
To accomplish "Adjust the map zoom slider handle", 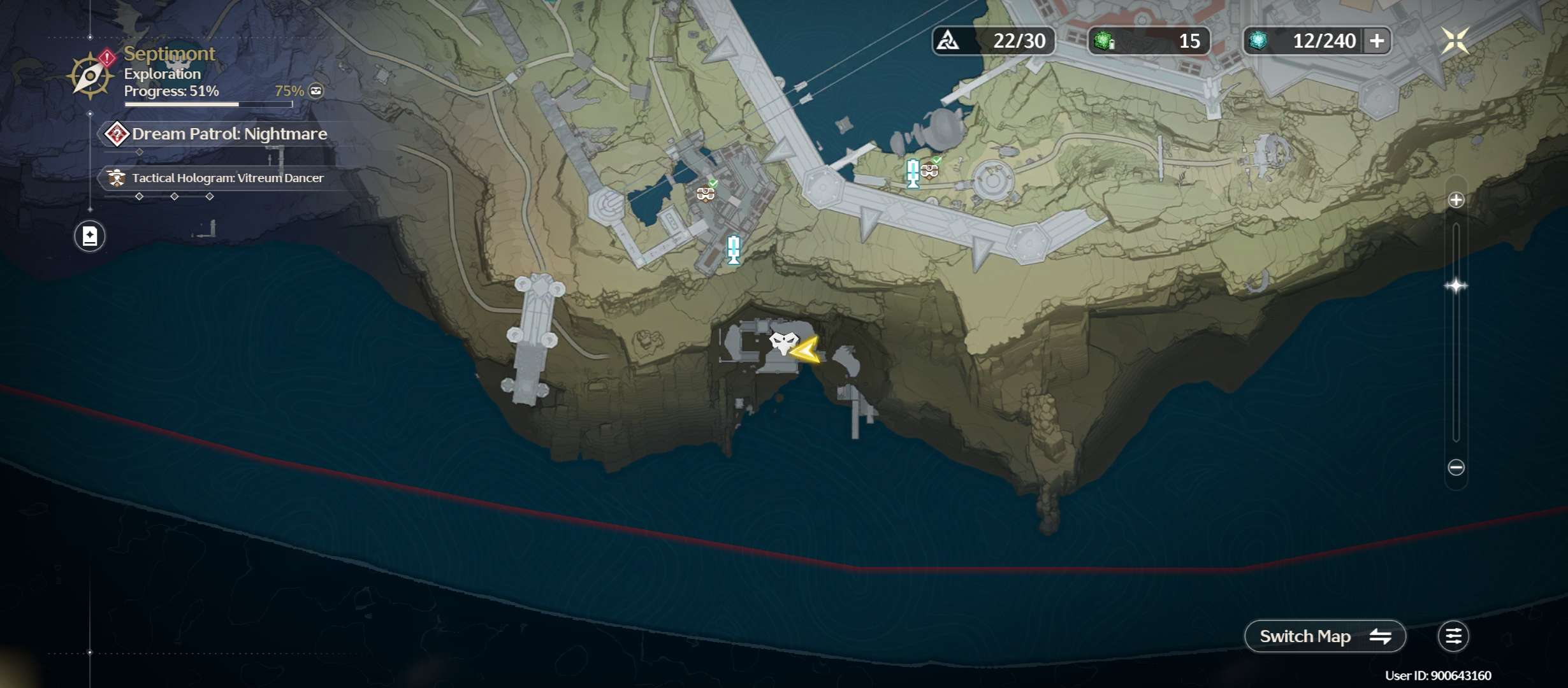I will click(x=1456, y=285).
